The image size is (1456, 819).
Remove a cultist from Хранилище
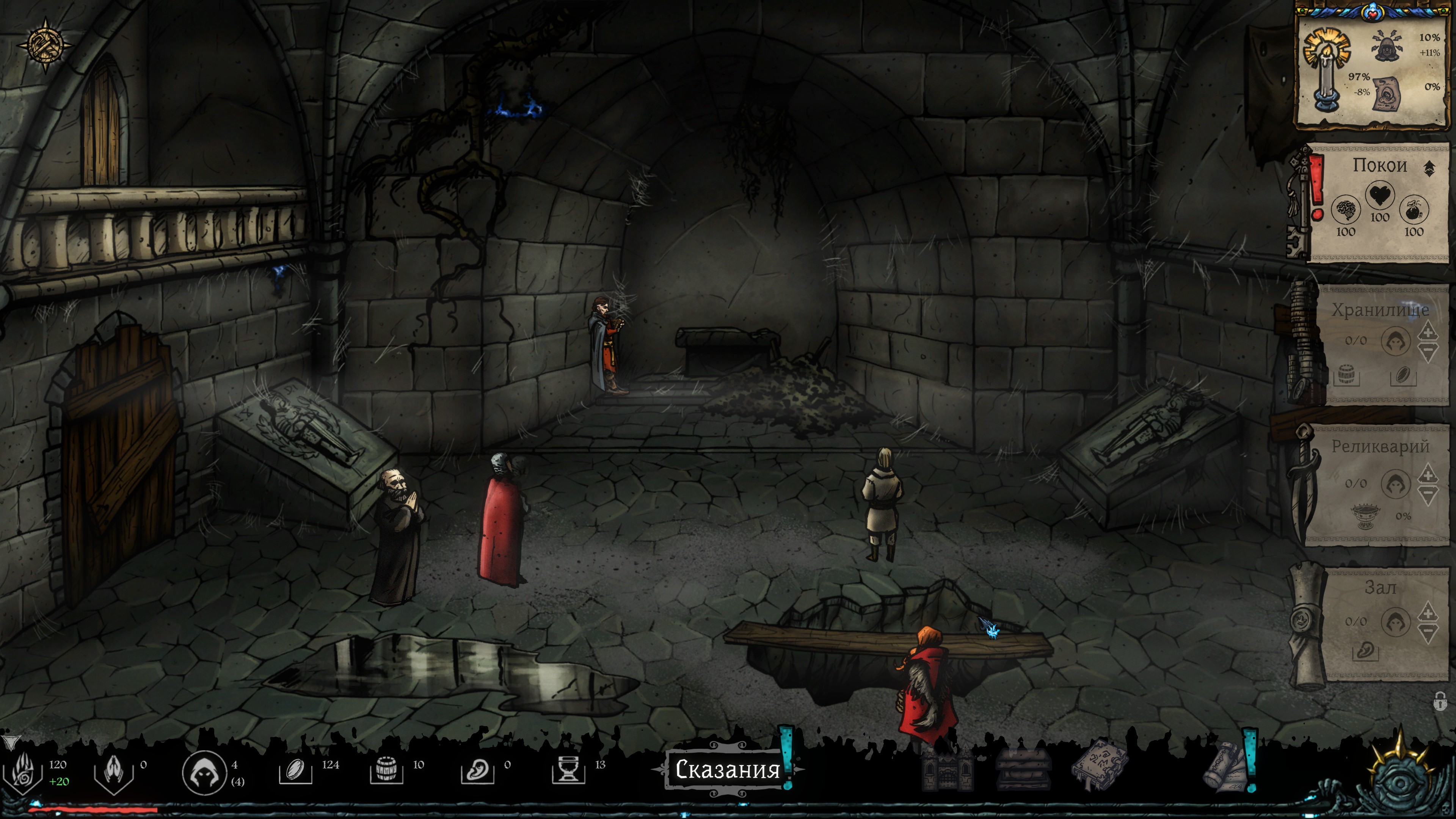[1428, 353]
